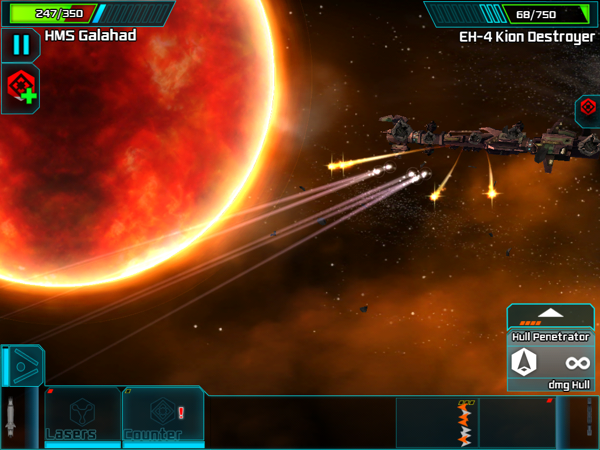Select the Lasers weapon slot
The height and width of the screenshot is (450, 600).
coord(81,418)
